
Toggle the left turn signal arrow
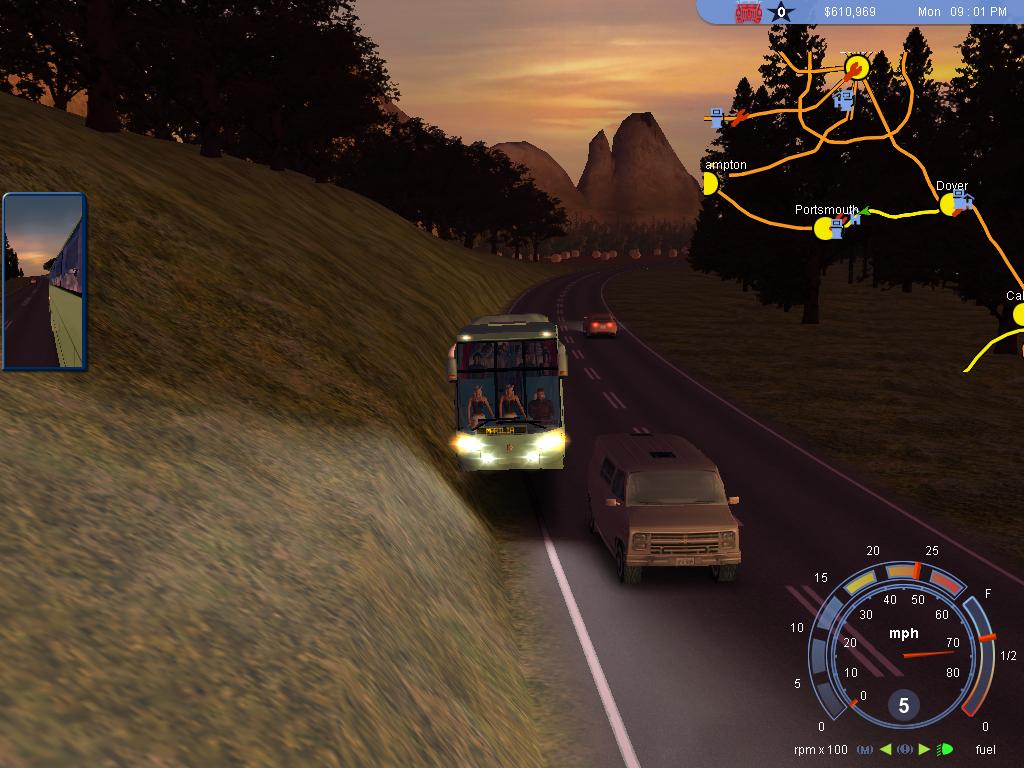pos(886,749)
